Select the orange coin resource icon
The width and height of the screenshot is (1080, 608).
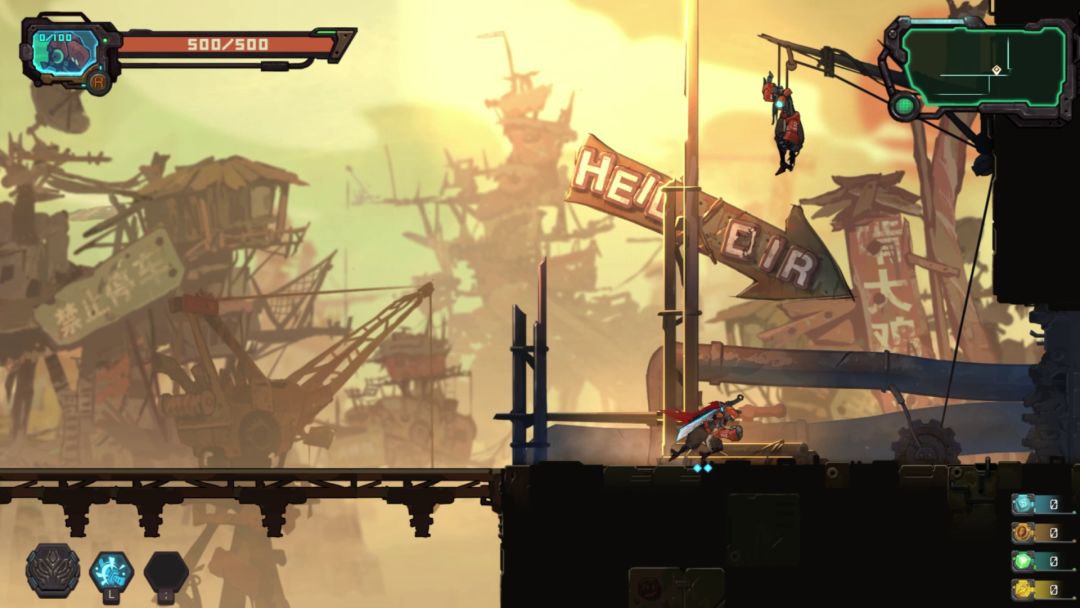tap(1022, 533)
